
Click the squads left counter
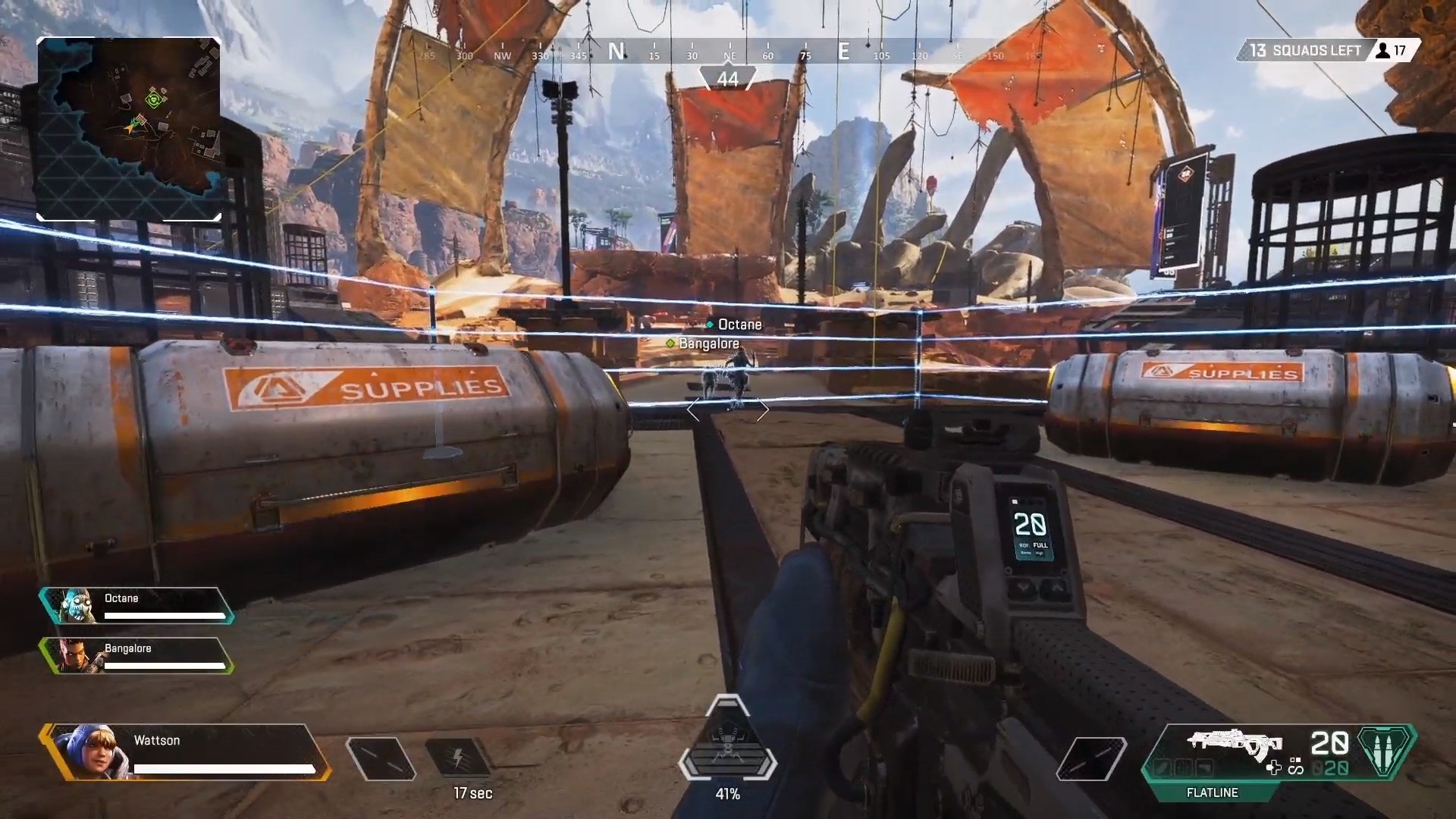(1304, 51)
